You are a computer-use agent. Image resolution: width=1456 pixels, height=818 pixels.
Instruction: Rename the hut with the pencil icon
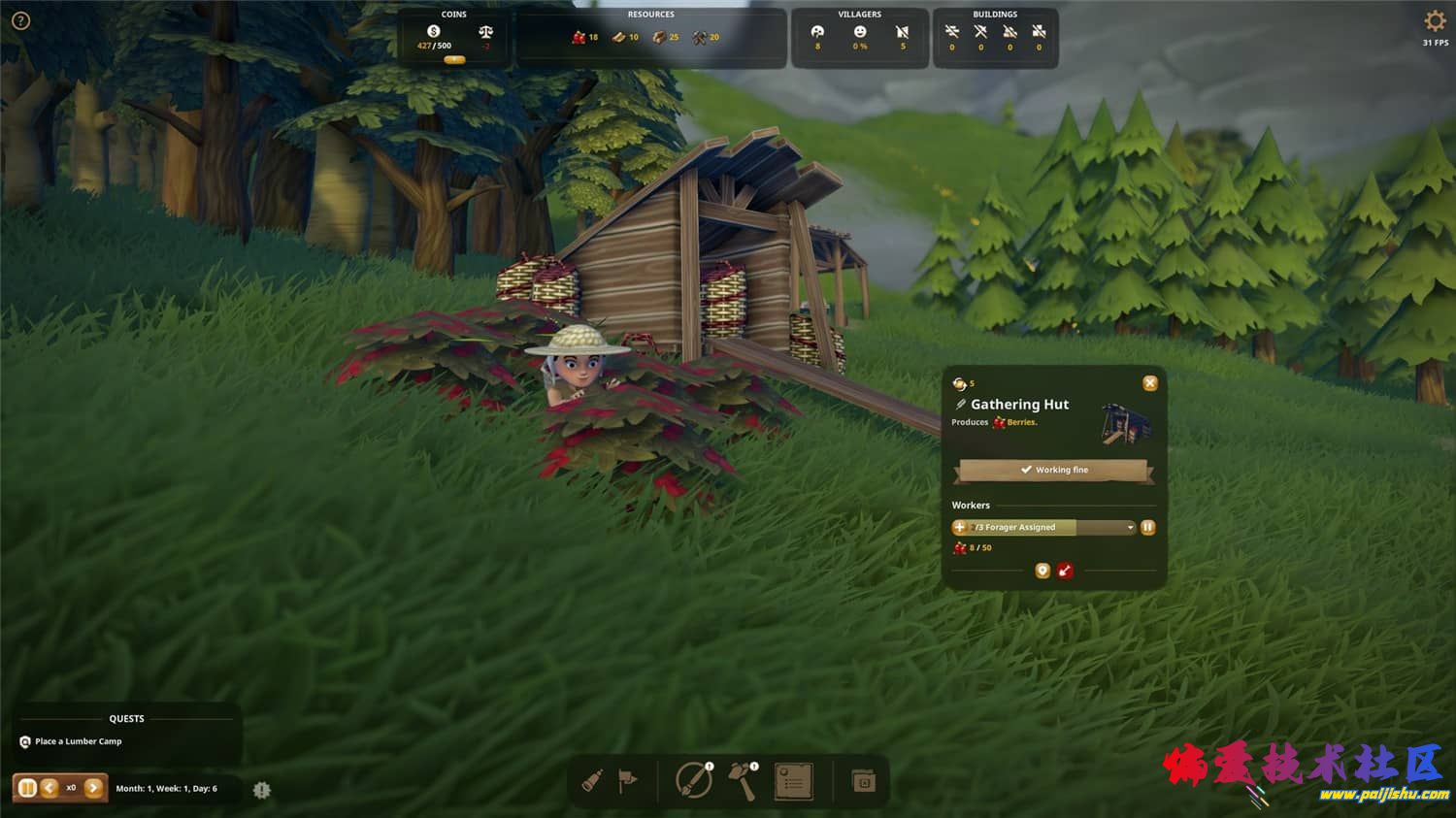click(x=961, y=405)
